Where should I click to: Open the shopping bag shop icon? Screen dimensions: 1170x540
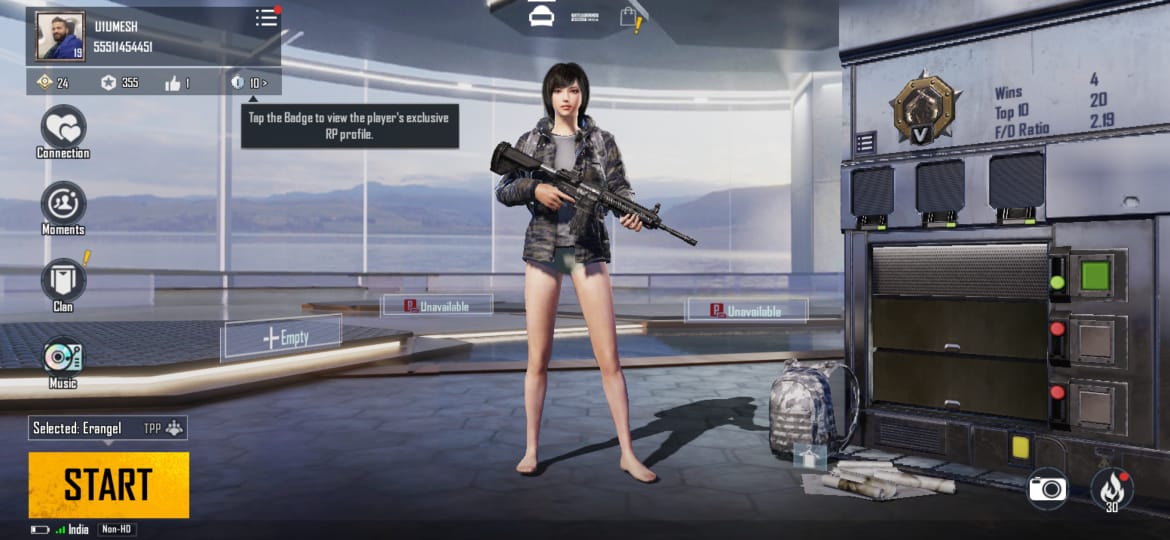[629, 17]
